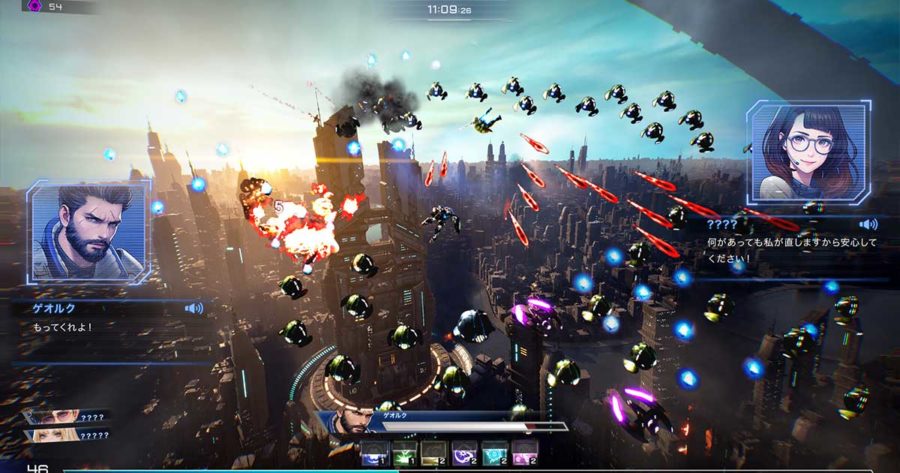The height and width of the screenshot is (473, 900).
Task: Click ゲオルク's character portrait above skill bar
Action: [345, 420]
